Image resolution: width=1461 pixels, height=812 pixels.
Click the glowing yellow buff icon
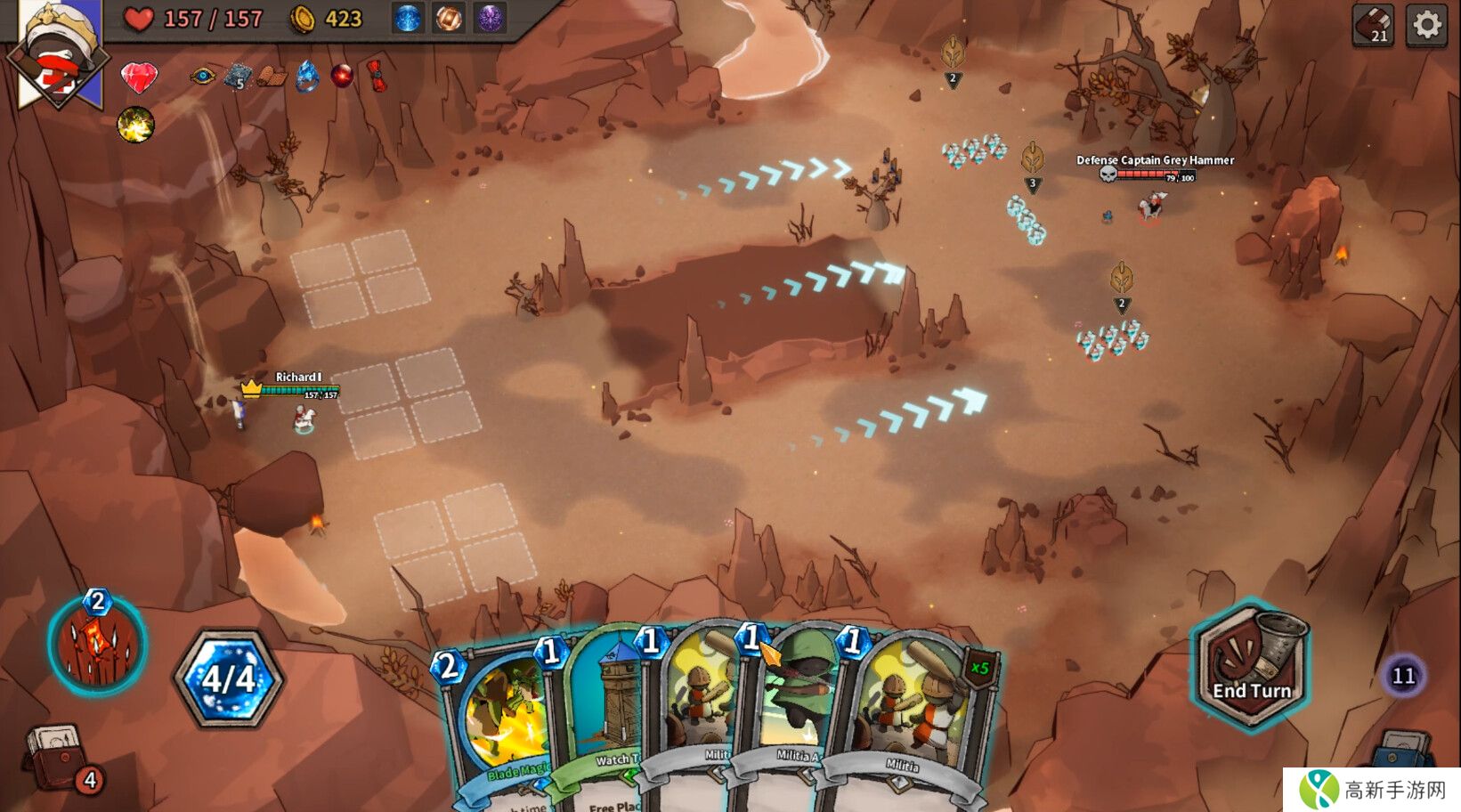click(x=136, y=125)
